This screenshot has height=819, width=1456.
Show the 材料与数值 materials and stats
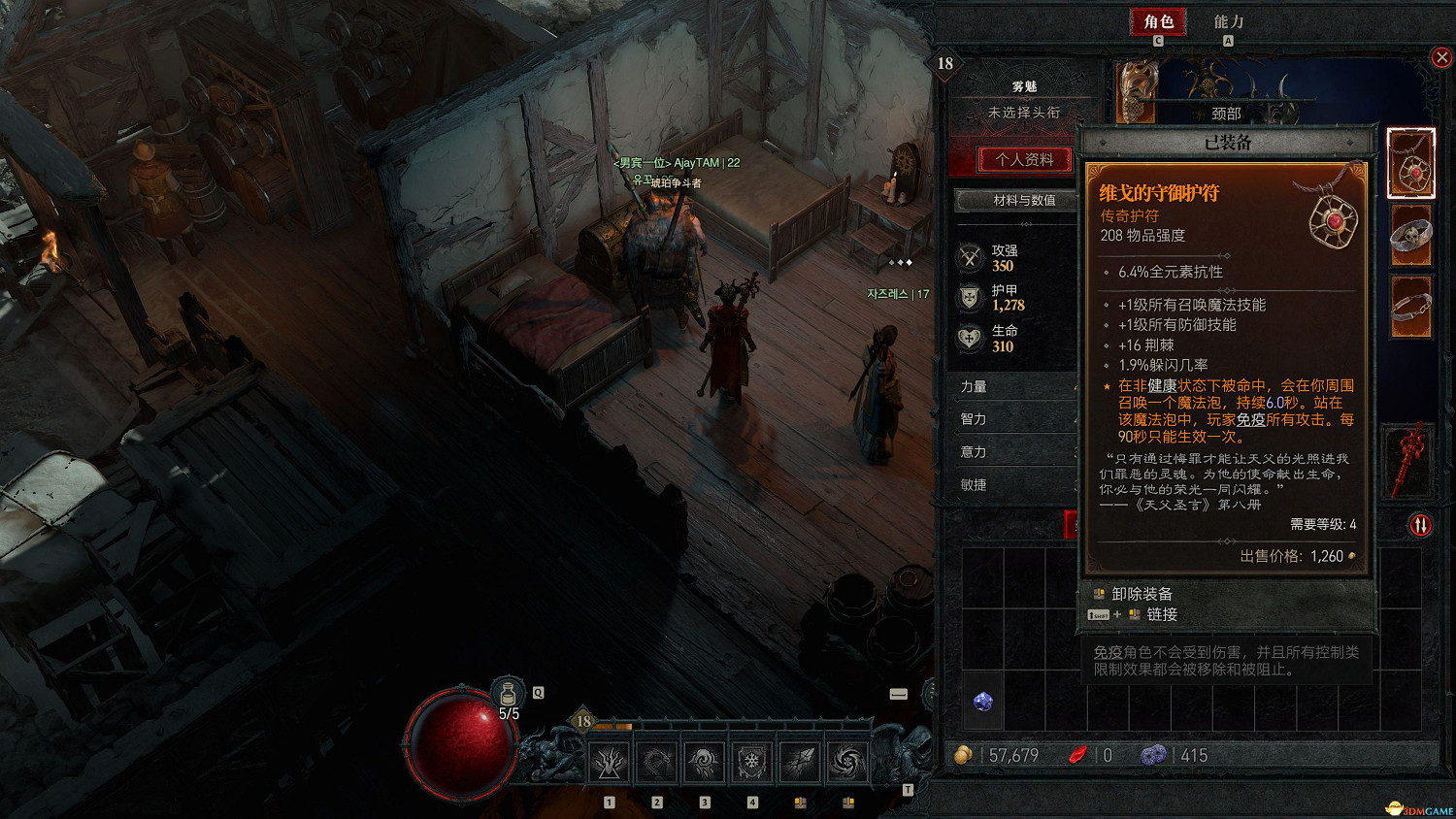(1017, 200)
